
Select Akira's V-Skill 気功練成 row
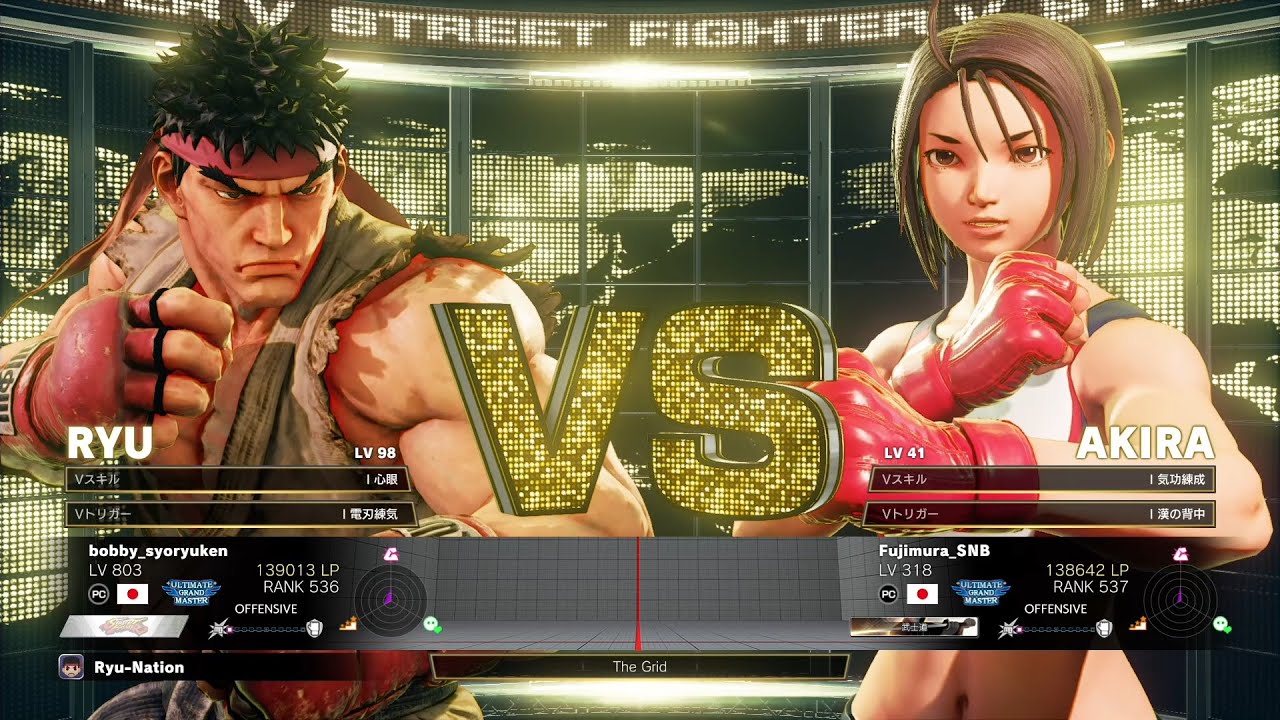point(1042,480)
